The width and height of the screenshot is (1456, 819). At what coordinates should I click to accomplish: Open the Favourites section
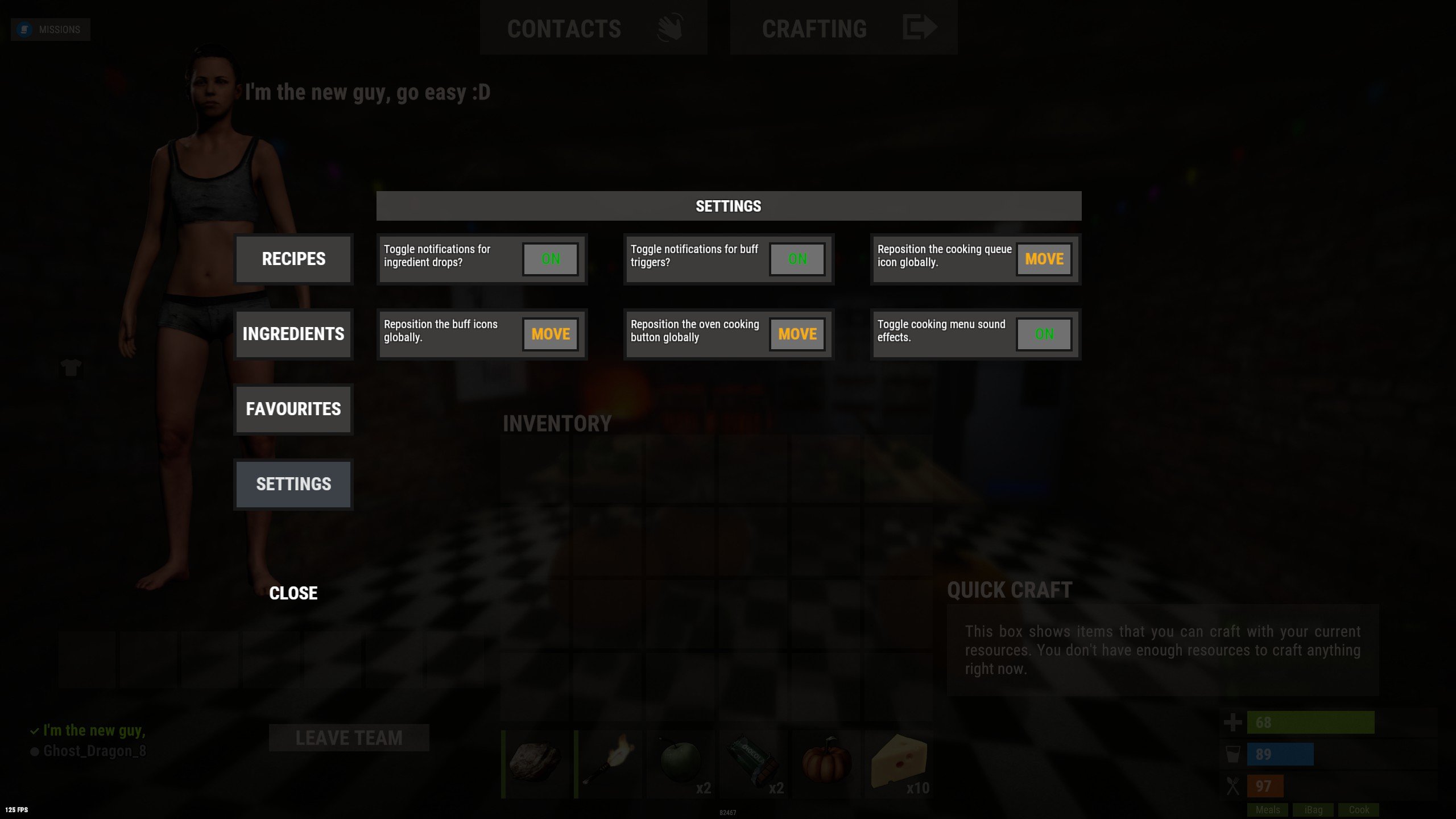coord(293,409)
